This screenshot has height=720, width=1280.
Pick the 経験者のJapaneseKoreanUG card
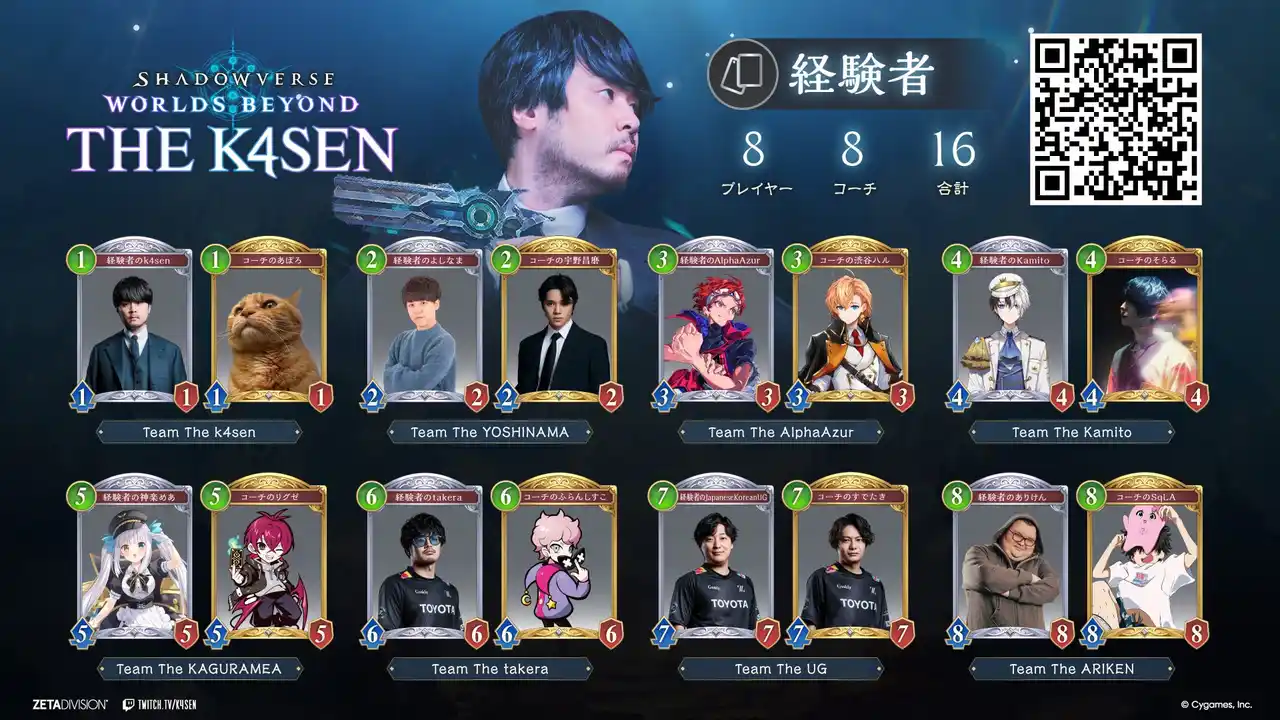click(716, 562)
